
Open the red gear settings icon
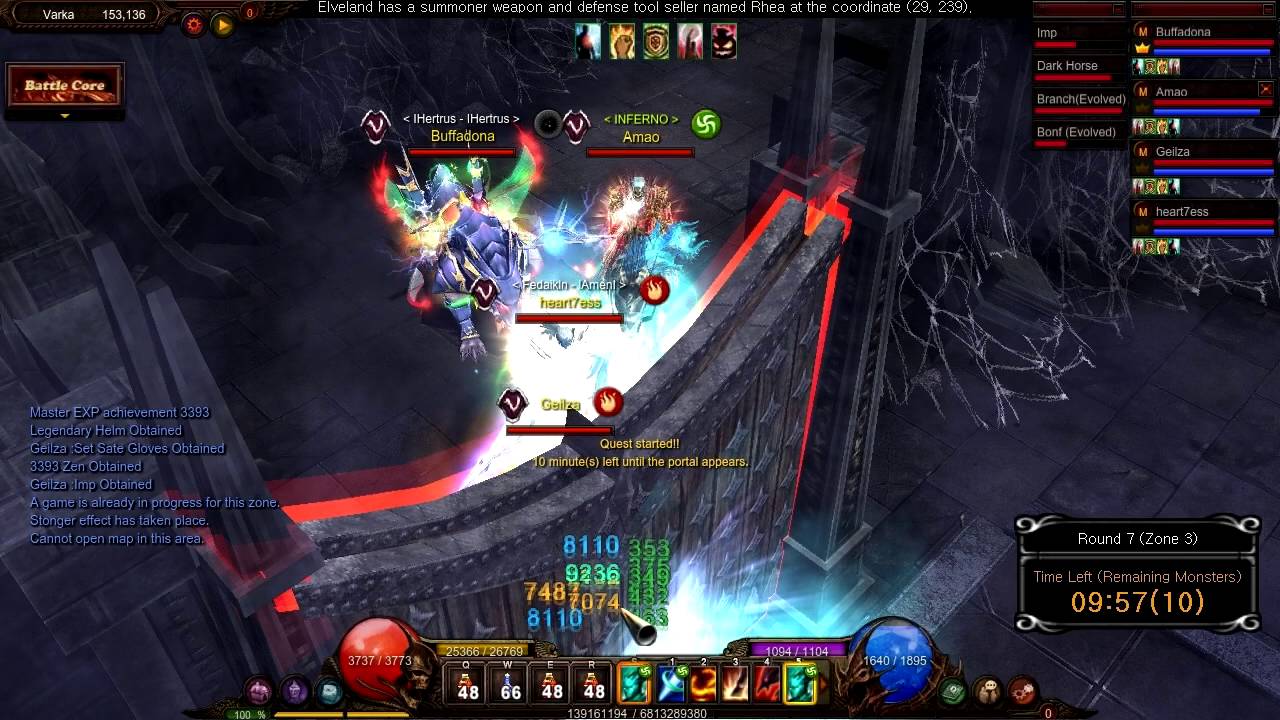click(x=193, y=24)
